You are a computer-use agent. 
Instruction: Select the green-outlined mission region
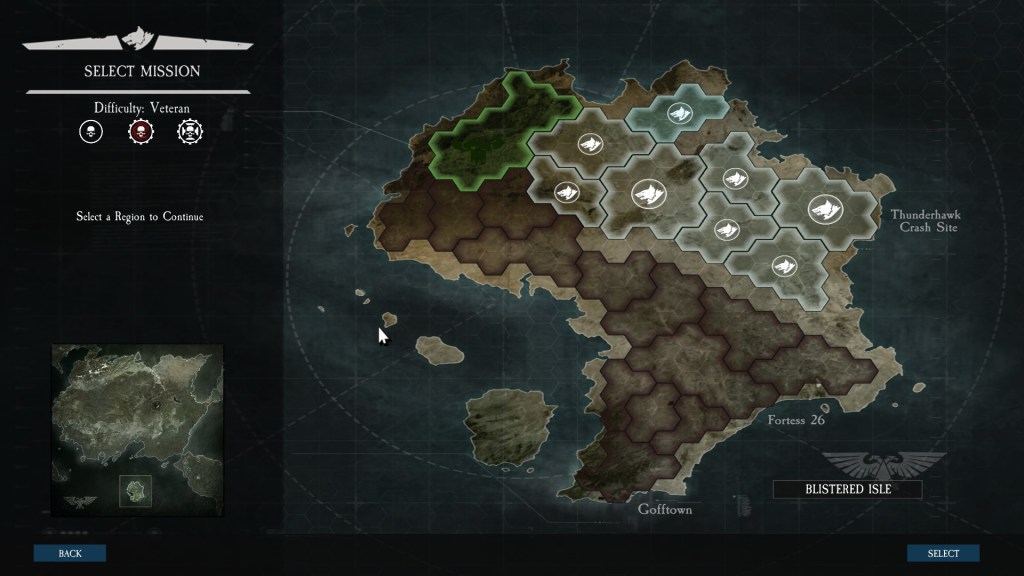point(495,135)
